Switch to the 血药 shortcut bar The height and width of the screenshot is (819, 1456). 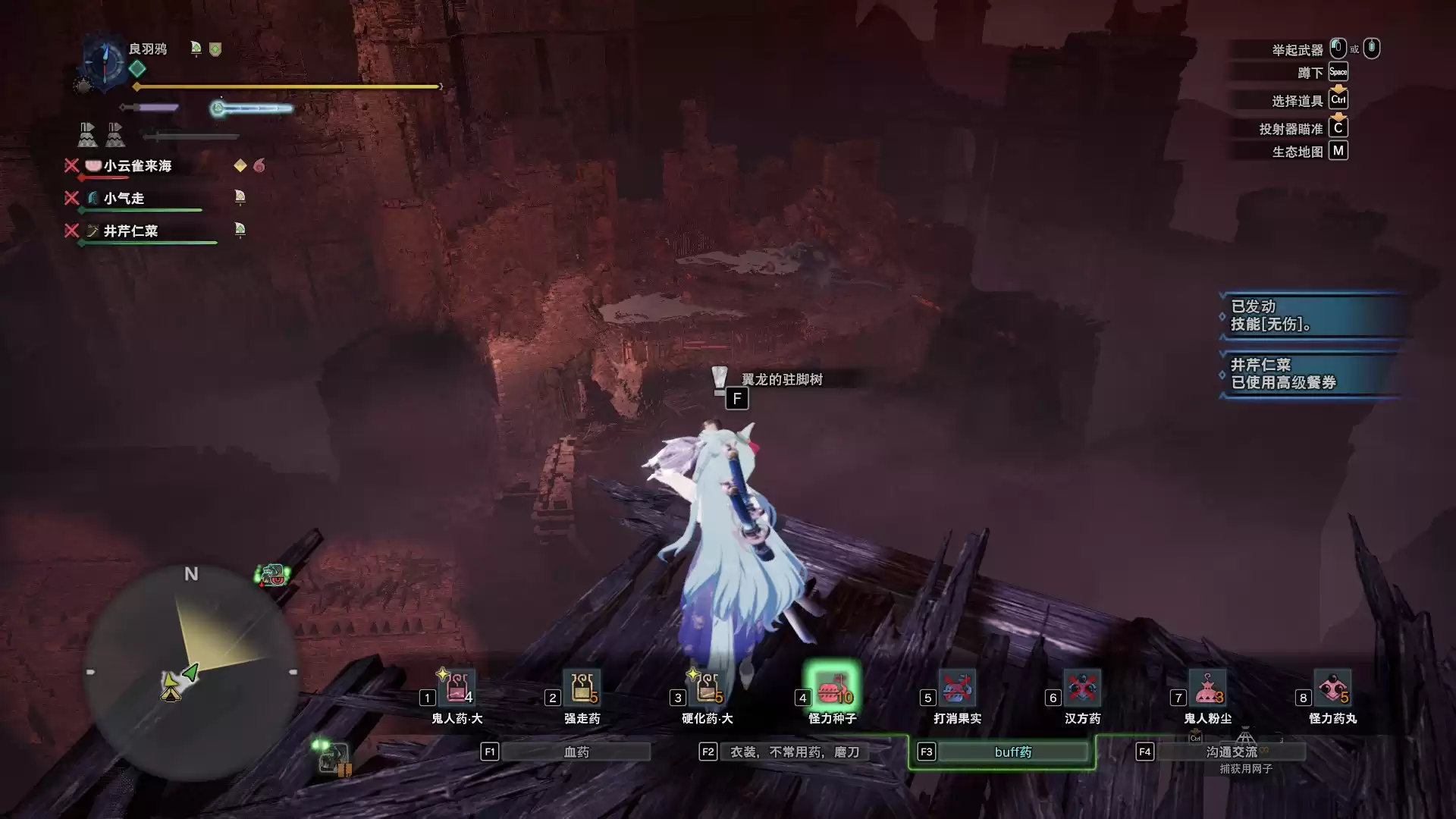click(576, 752)
